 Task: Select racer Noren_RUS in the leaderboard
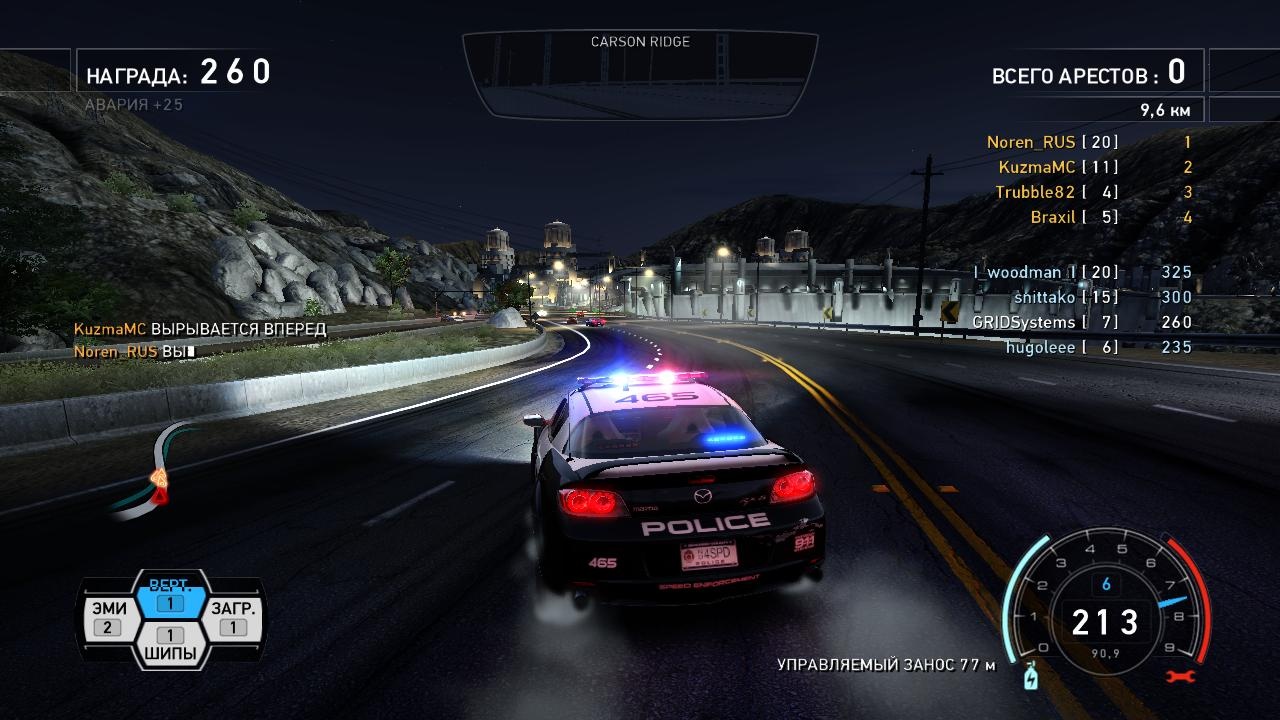1031,143
